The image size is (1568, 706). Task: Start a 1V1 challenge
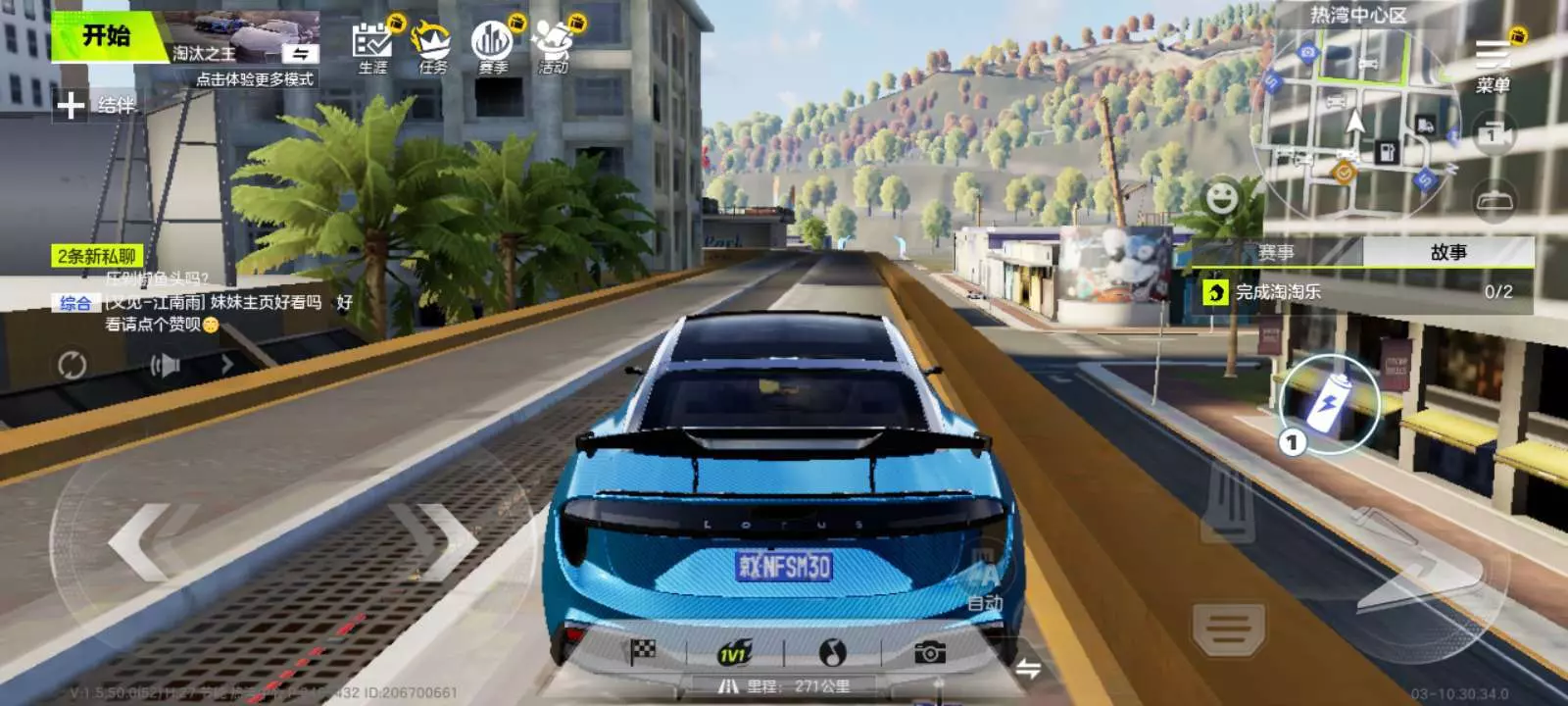(x=734, y=654)
